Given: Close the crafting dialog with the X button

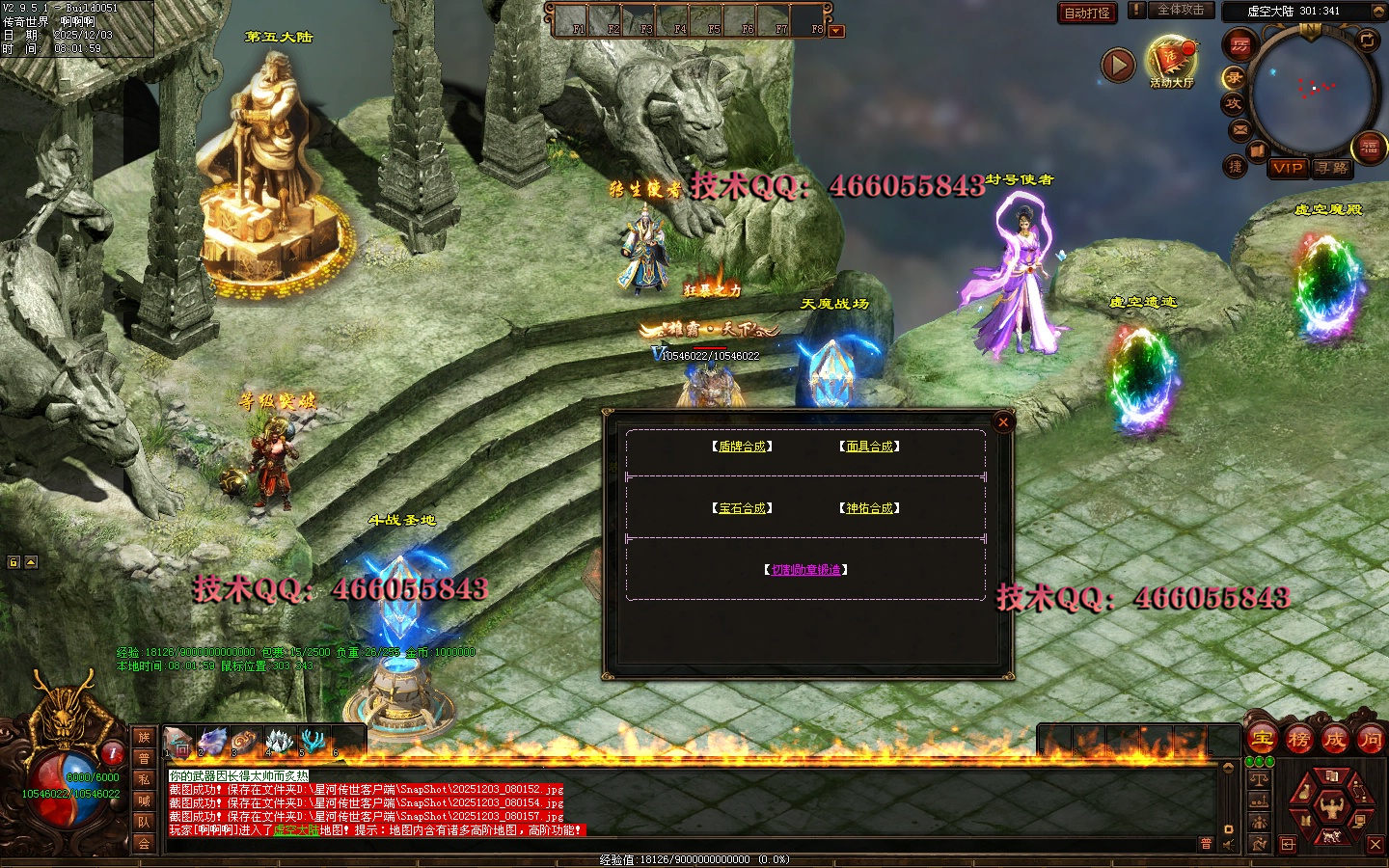Looking at the screenshot, I should [x=1003, y=422].
